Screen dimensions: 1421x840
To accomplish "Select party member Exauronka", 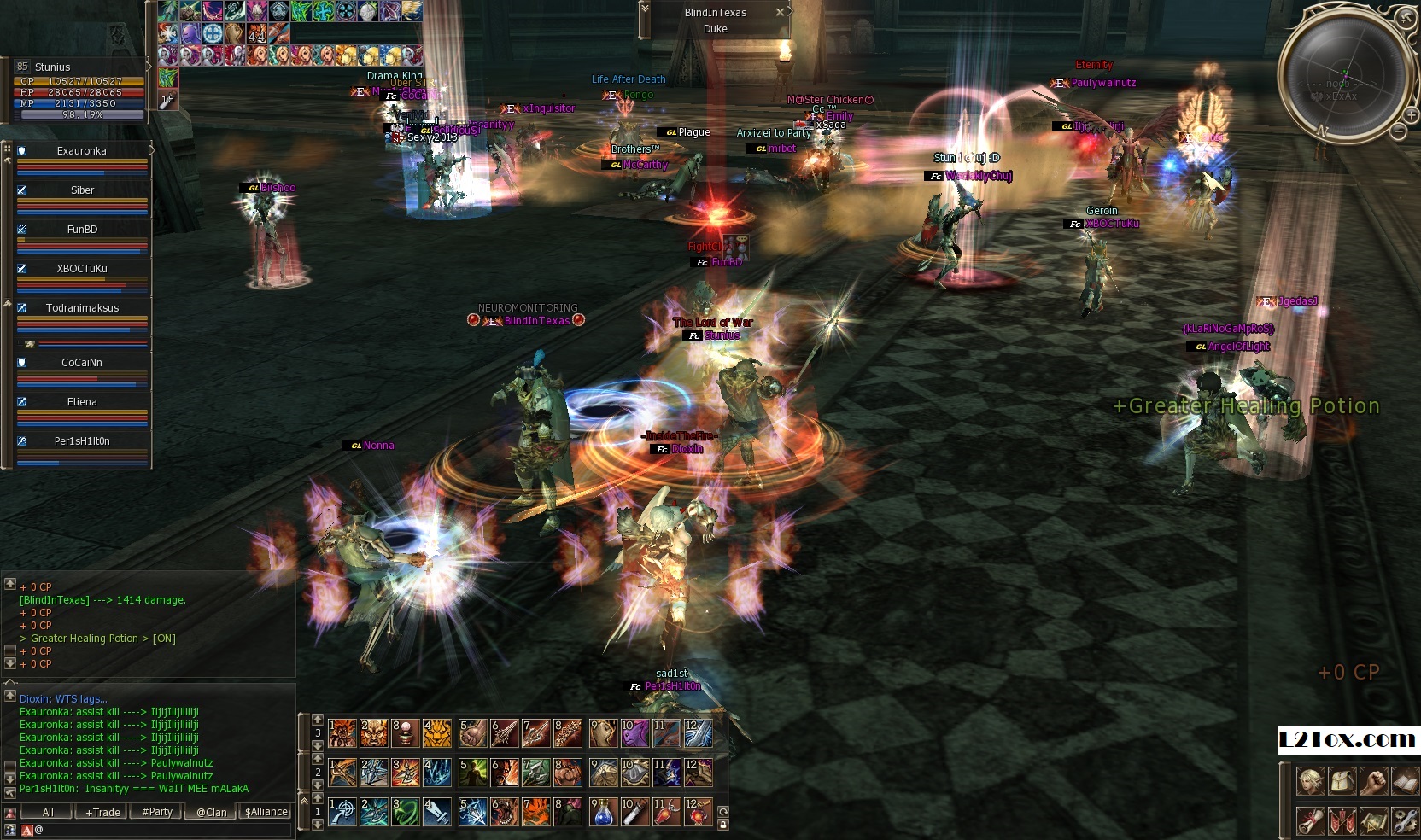I will coord(82,151).
